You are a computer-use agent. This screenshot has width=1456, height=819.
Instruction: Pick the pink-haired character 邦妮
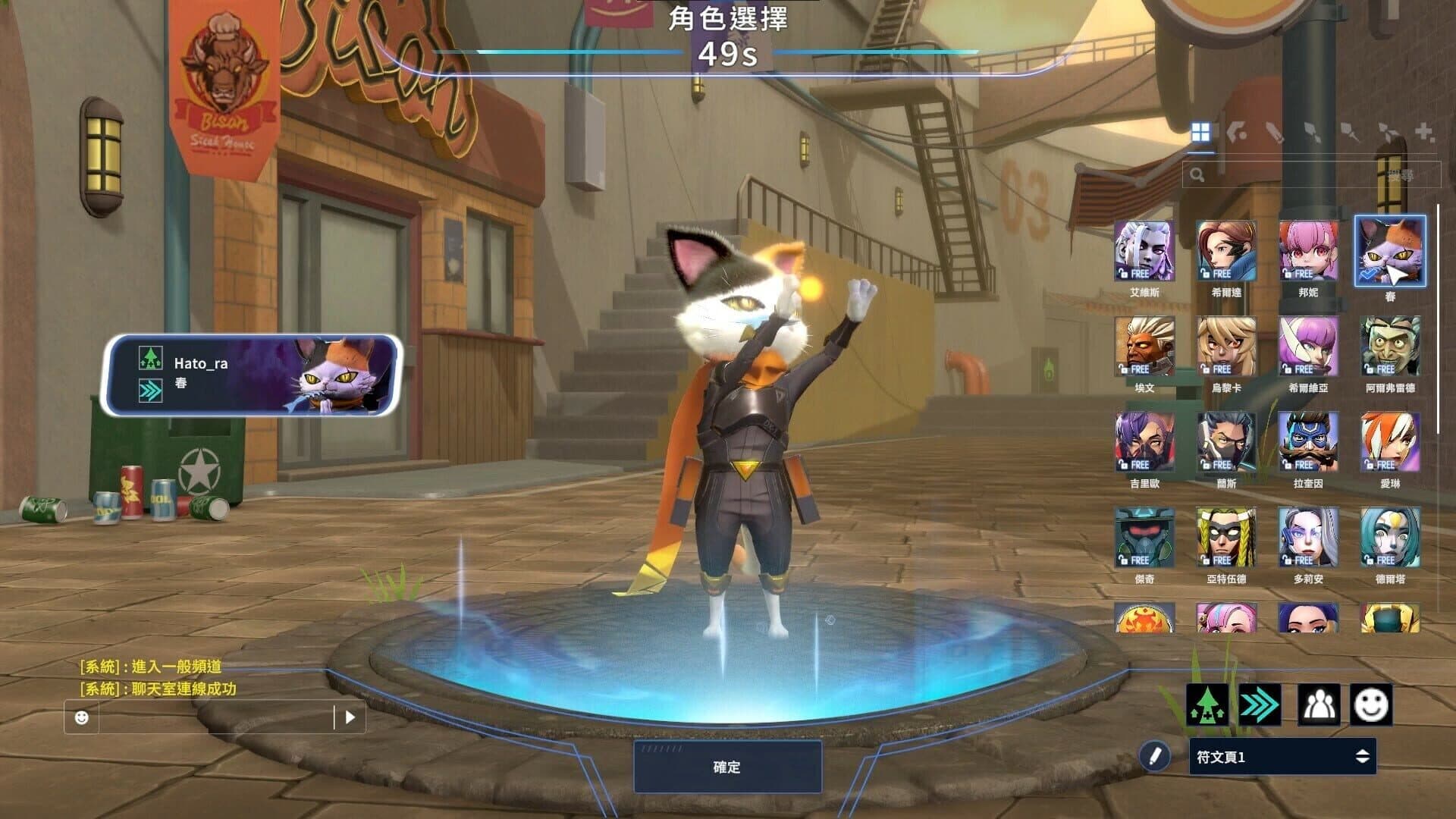click(1307, 251)
